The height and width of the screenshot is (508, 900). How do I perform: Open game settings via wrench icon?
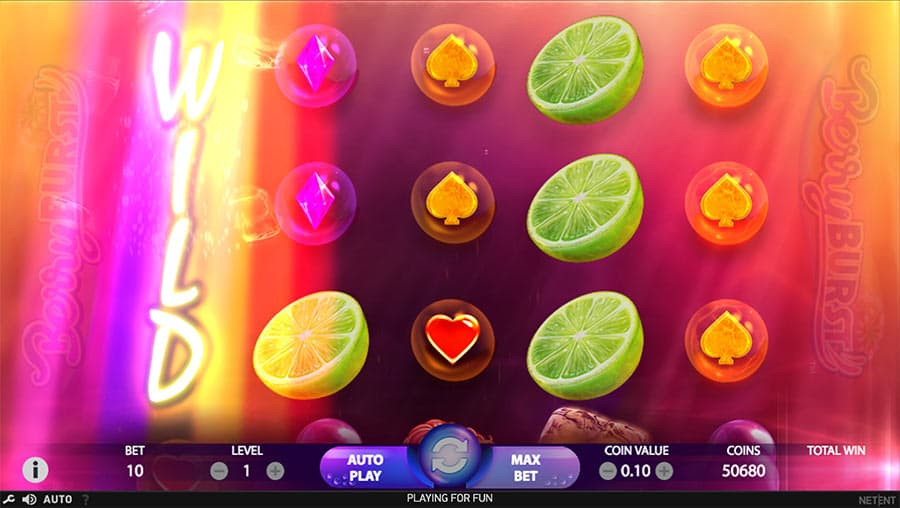coord(9,499)
